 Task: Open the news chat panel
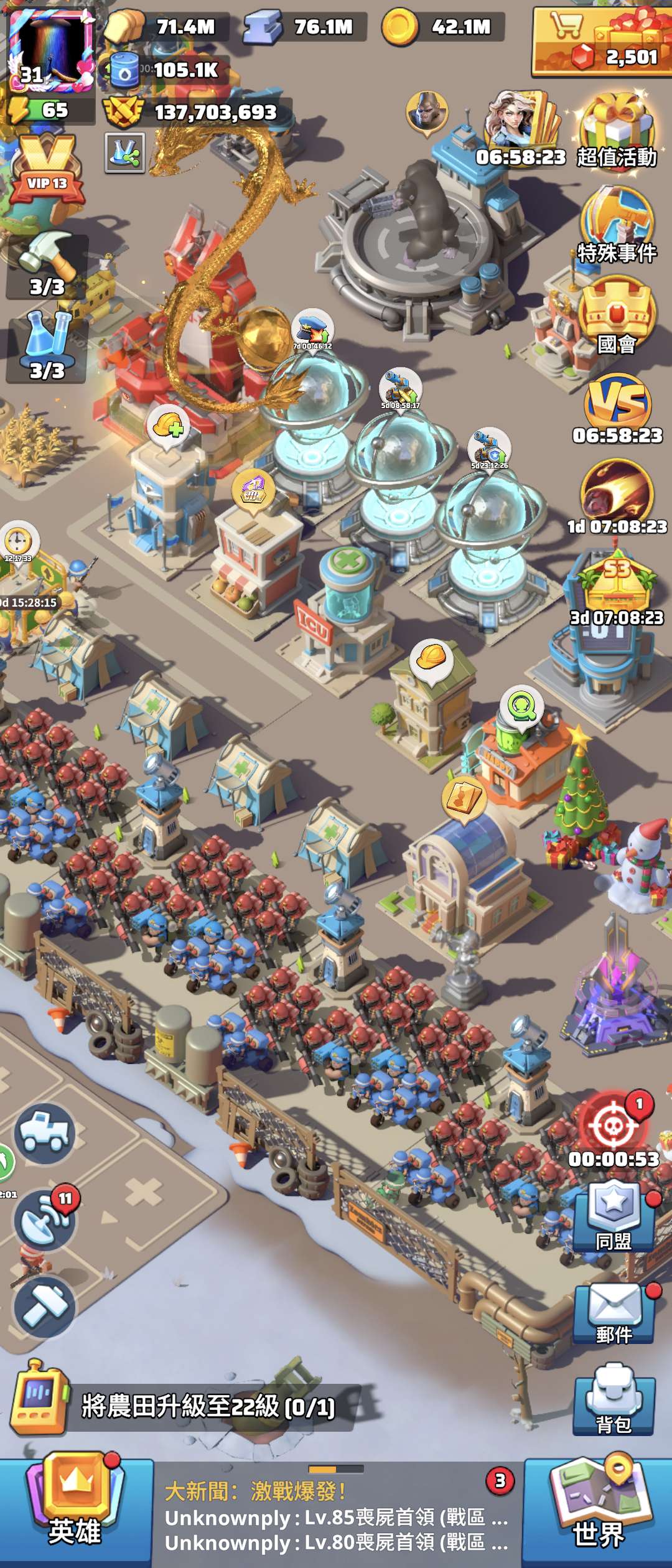pos(336,1516)
